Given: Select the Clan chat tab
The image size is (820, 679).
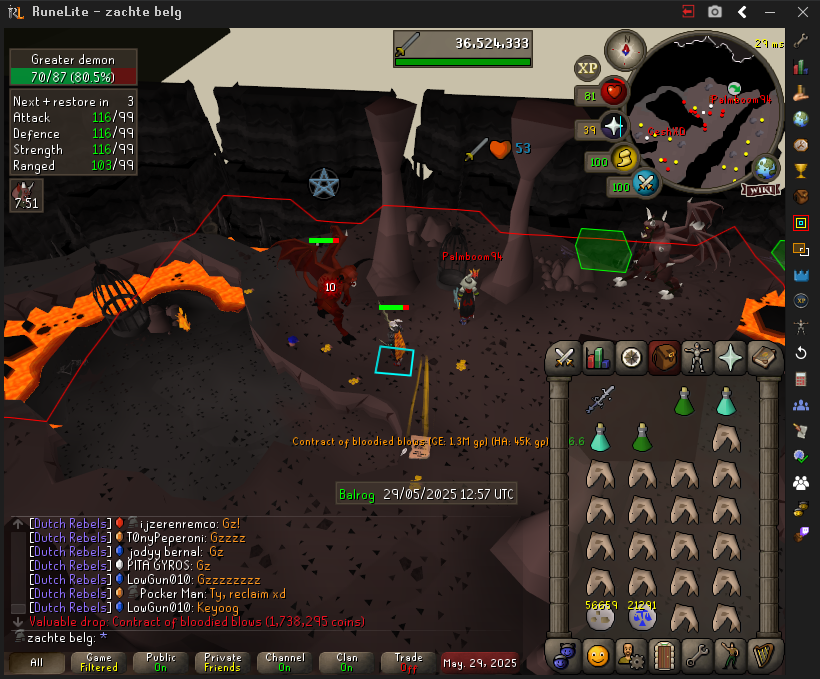Looking at the screenshot, I should point(346,662).
